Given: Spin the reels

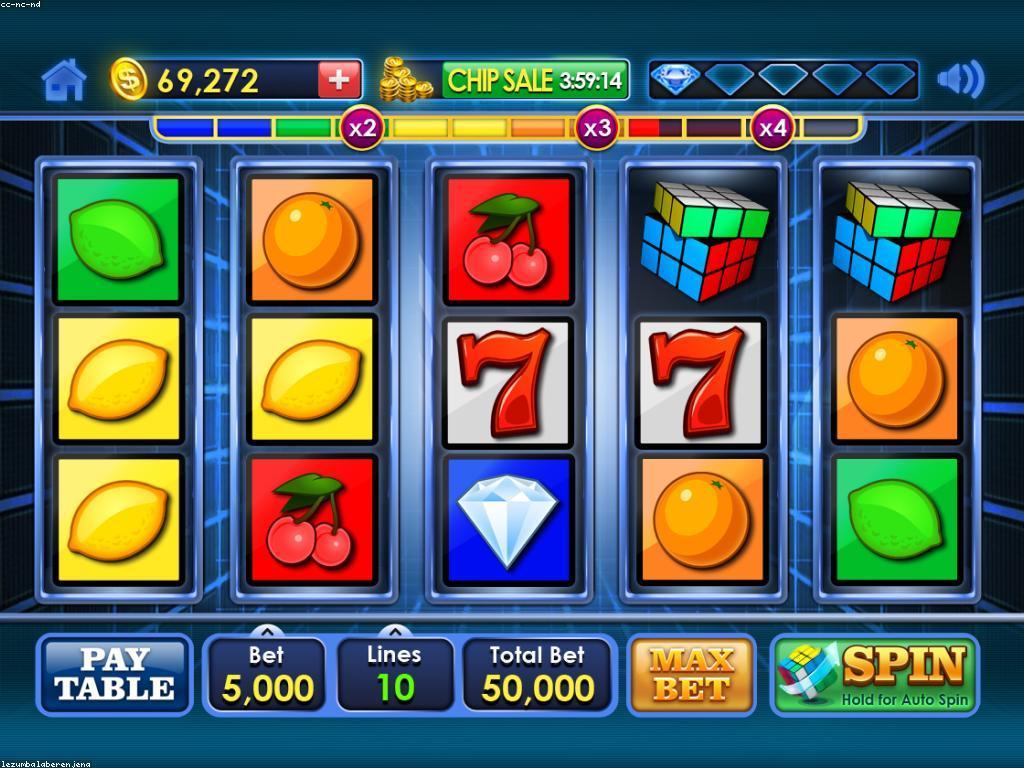Looking at the screenshot, I should pos(875,675).
